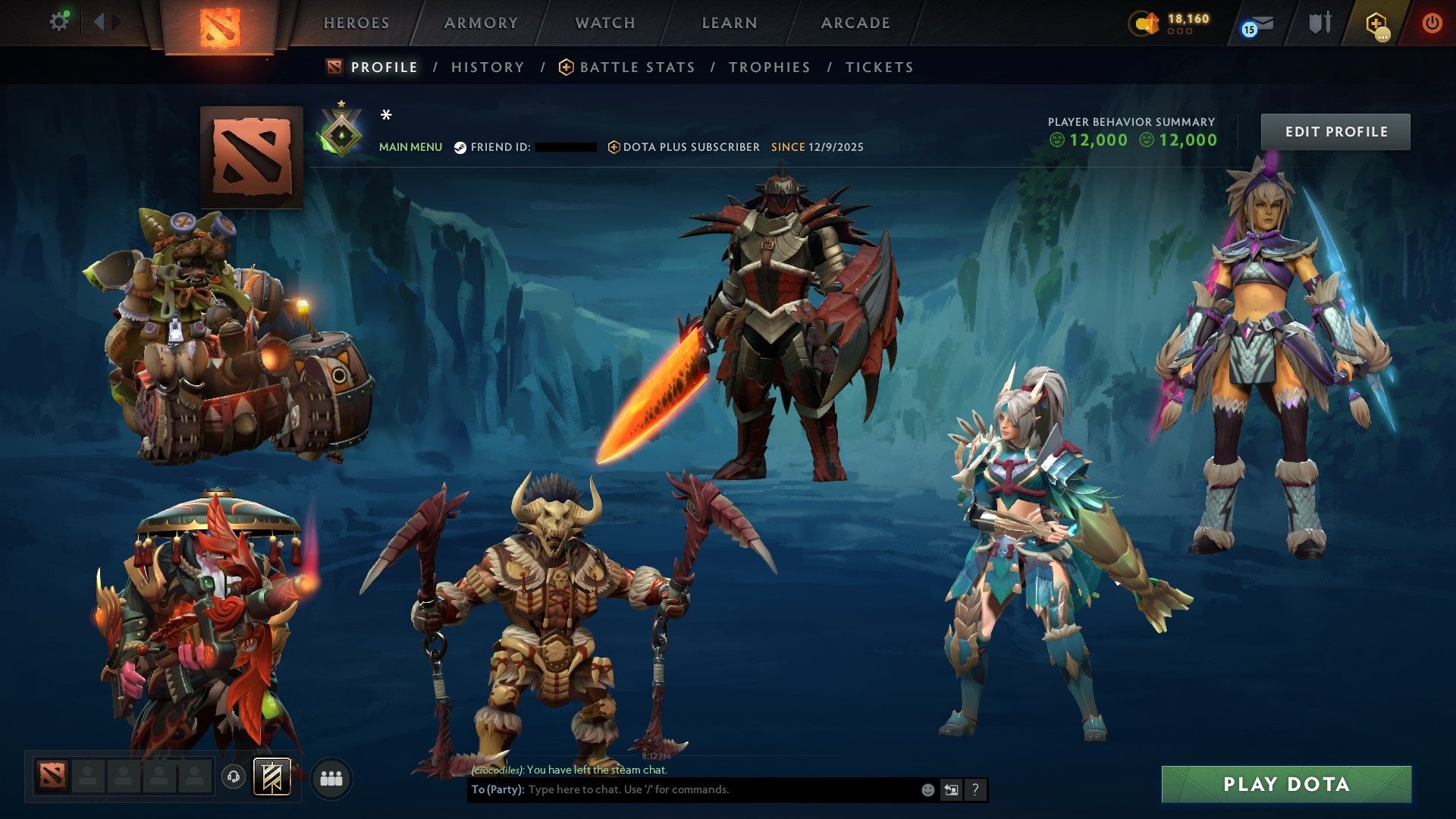
Task: Click the guild banner icon
Action: point(273,777)
